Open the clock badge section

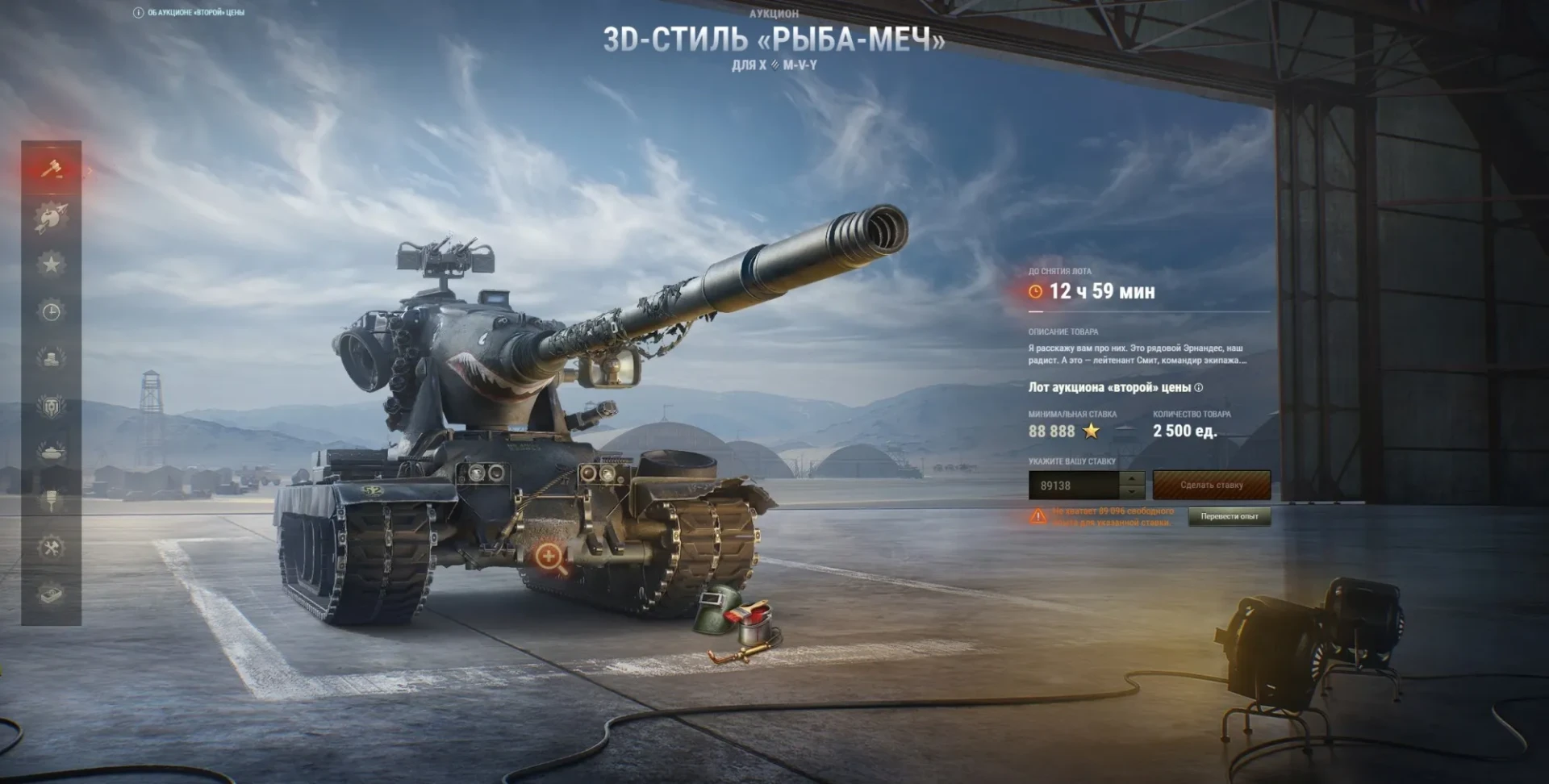[52, 311]
